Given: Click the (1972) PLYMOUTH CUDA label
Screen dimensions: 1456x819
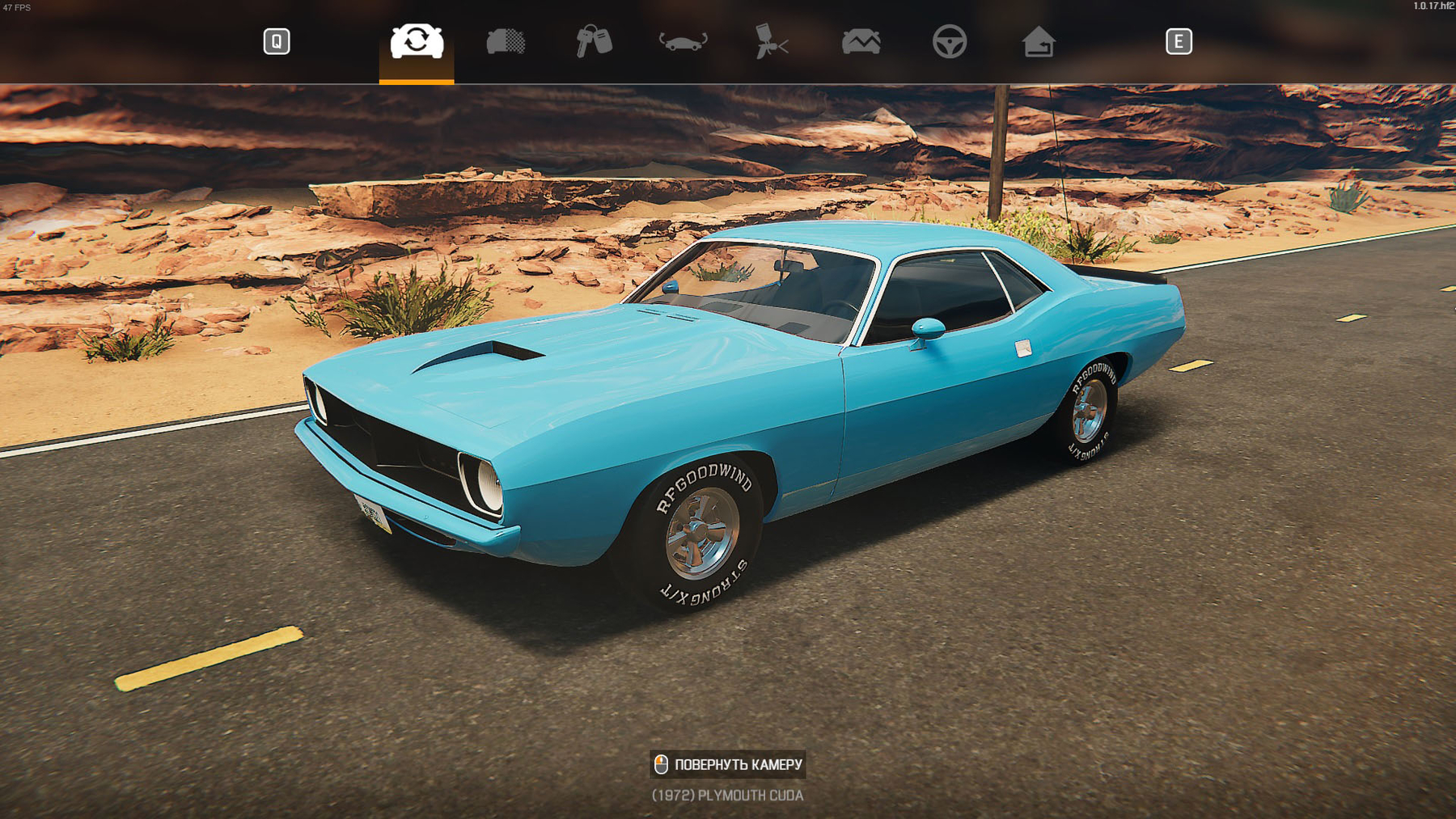Looking at the screenshot, I should point(727,796).
